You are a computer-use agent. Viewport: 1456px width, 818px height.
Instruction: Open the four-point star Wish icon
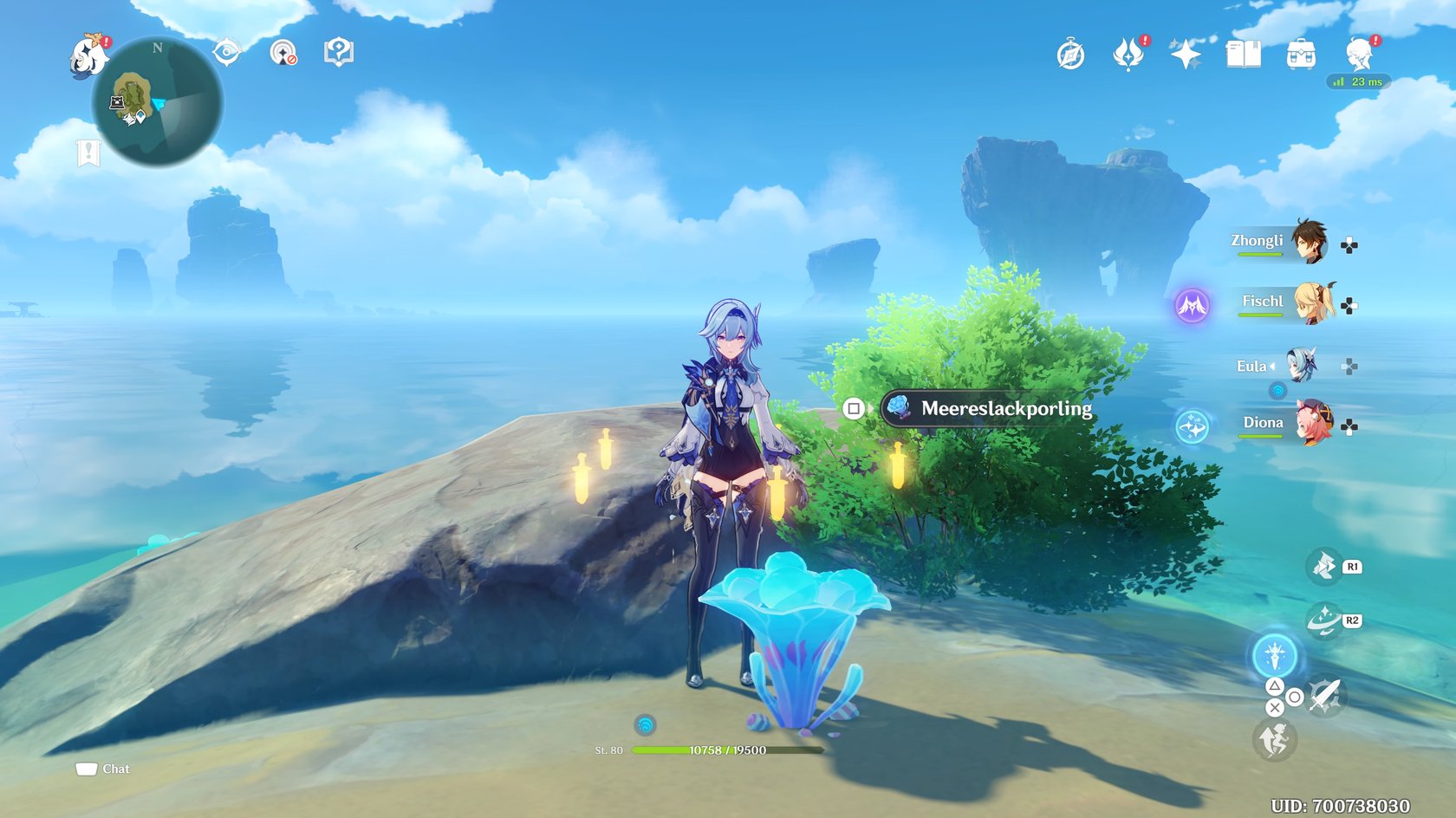pyautogui.click(x=1185, y=55)
